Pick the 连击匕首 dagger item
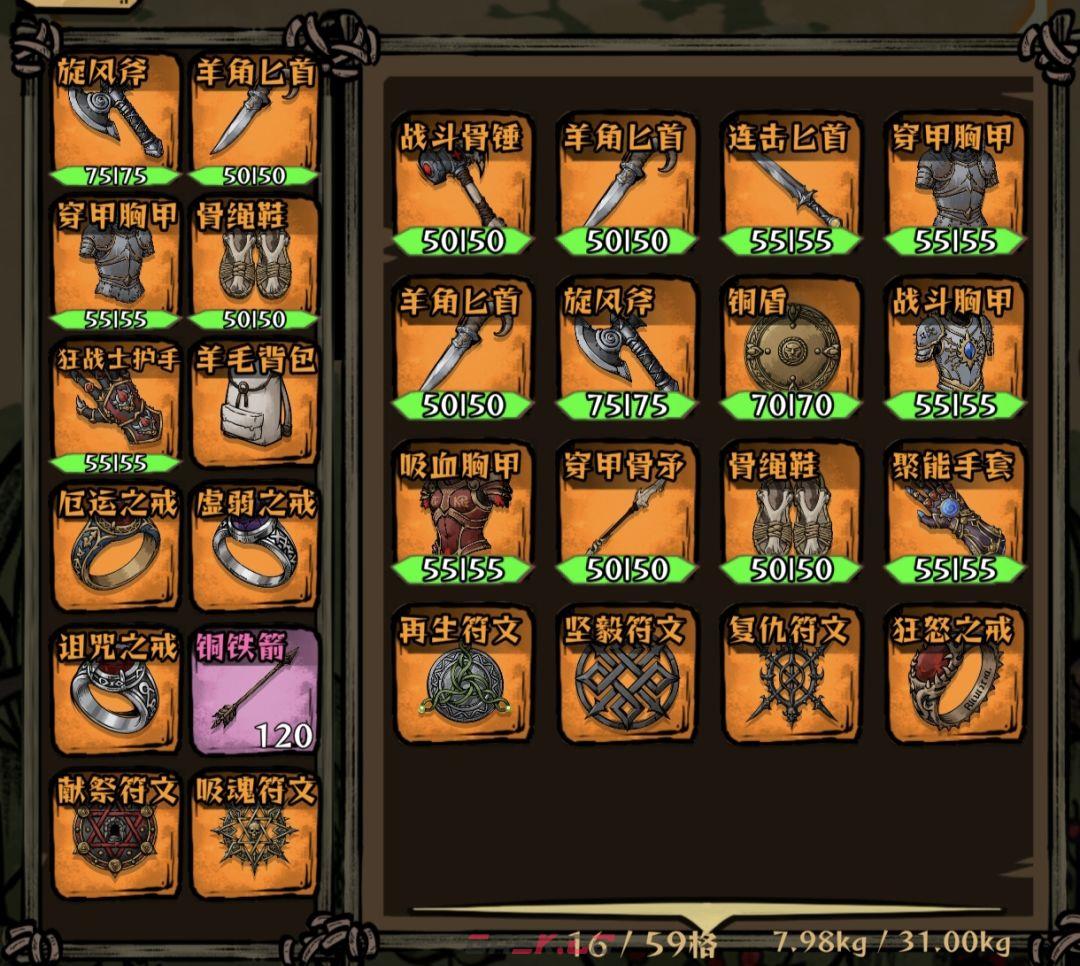This screenshot has height=966, width=1080. pyautogui.click(x=790, y=187)
